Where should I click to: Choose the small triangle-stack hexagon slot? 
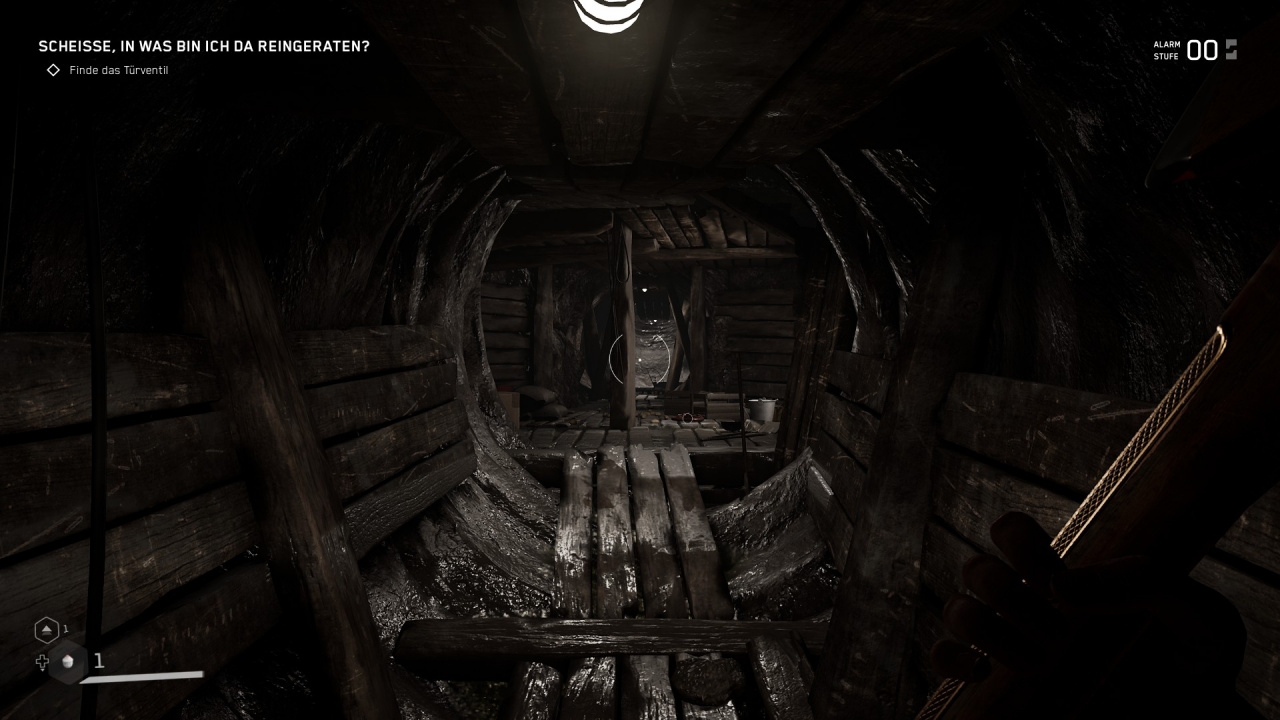pyautogui.click(x=46, y=630)
